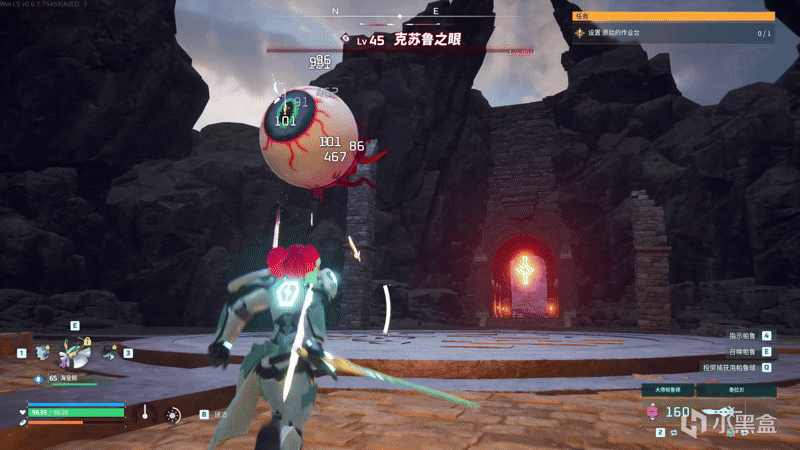Click the 海皇鲸 Pal name plate
The height and width of the screenshot is (450, 800).
click(x=70, y=378)
